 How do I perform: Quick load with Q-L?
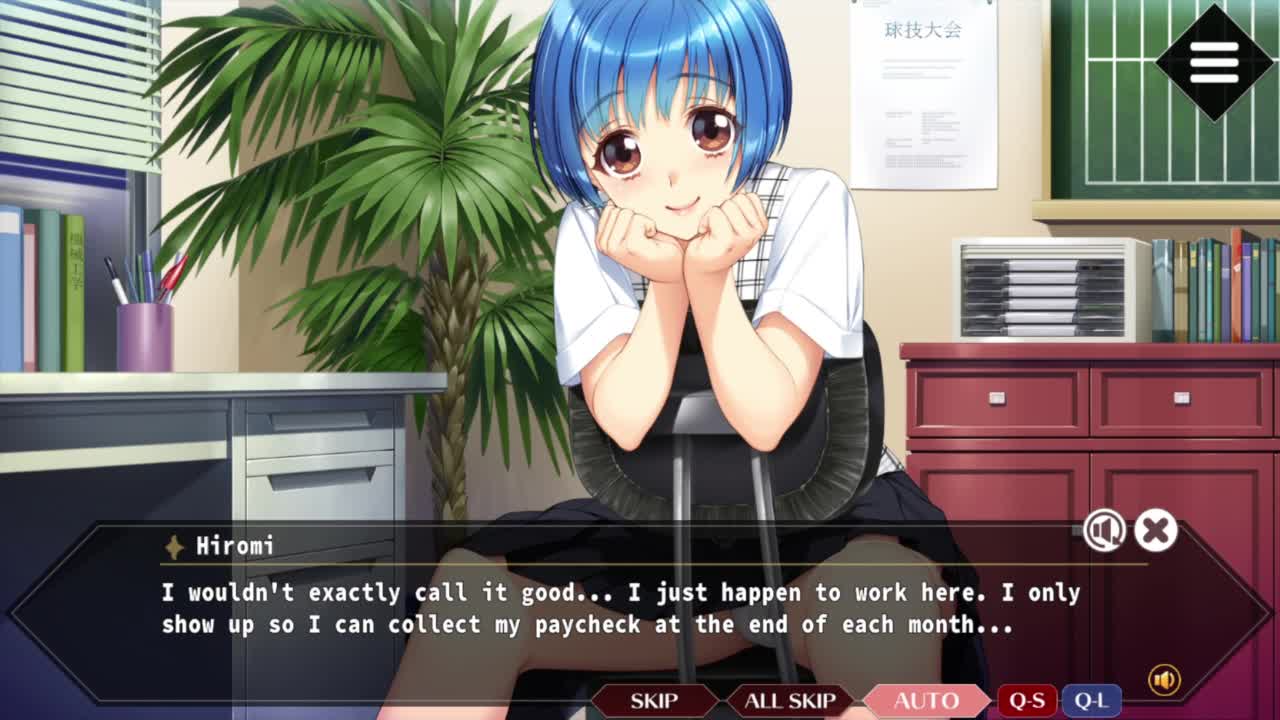(1090, 700)
